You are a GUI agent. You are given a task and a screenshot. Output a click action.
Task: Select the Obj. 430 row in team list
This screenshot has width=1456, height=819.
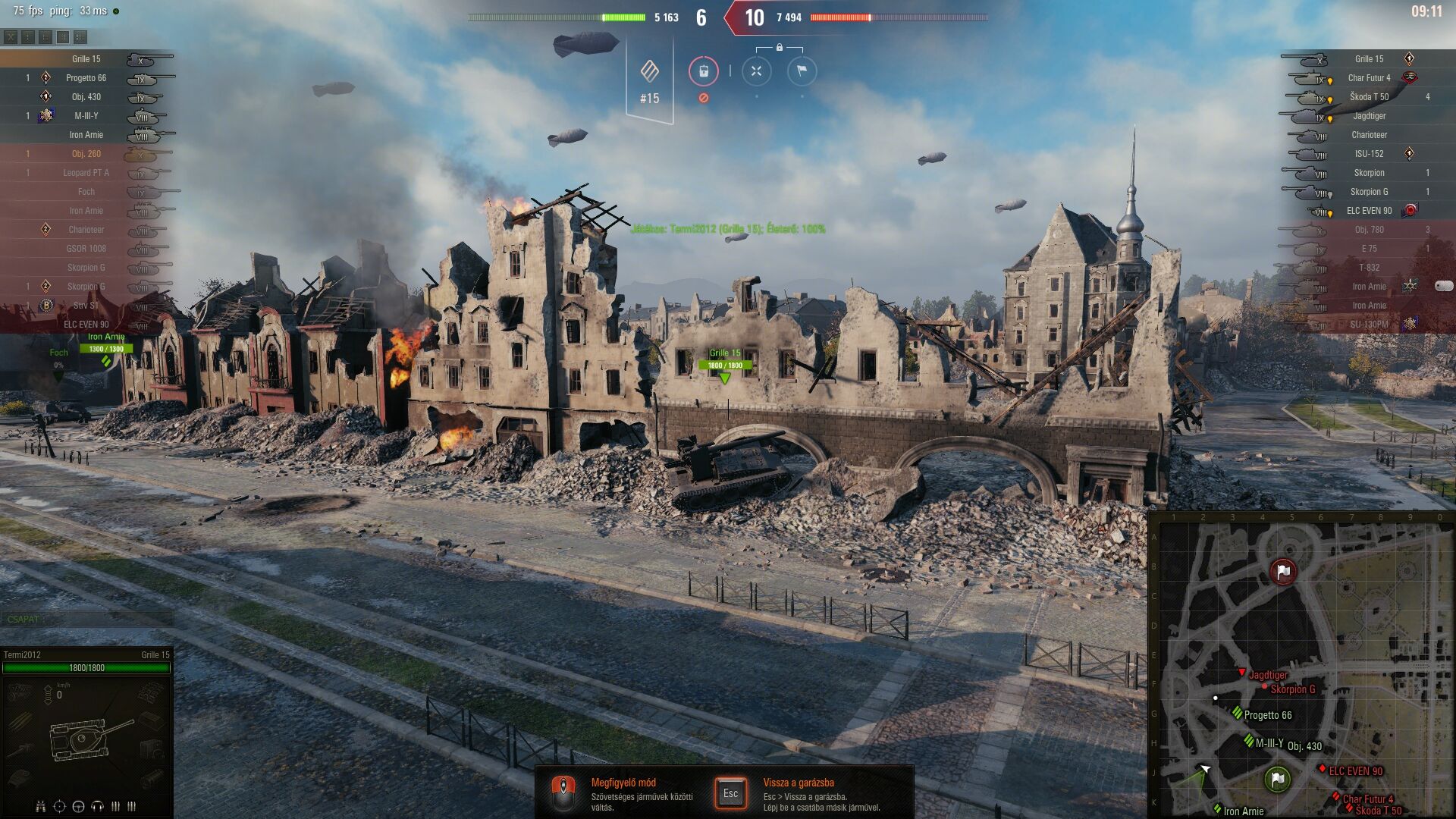86,97
